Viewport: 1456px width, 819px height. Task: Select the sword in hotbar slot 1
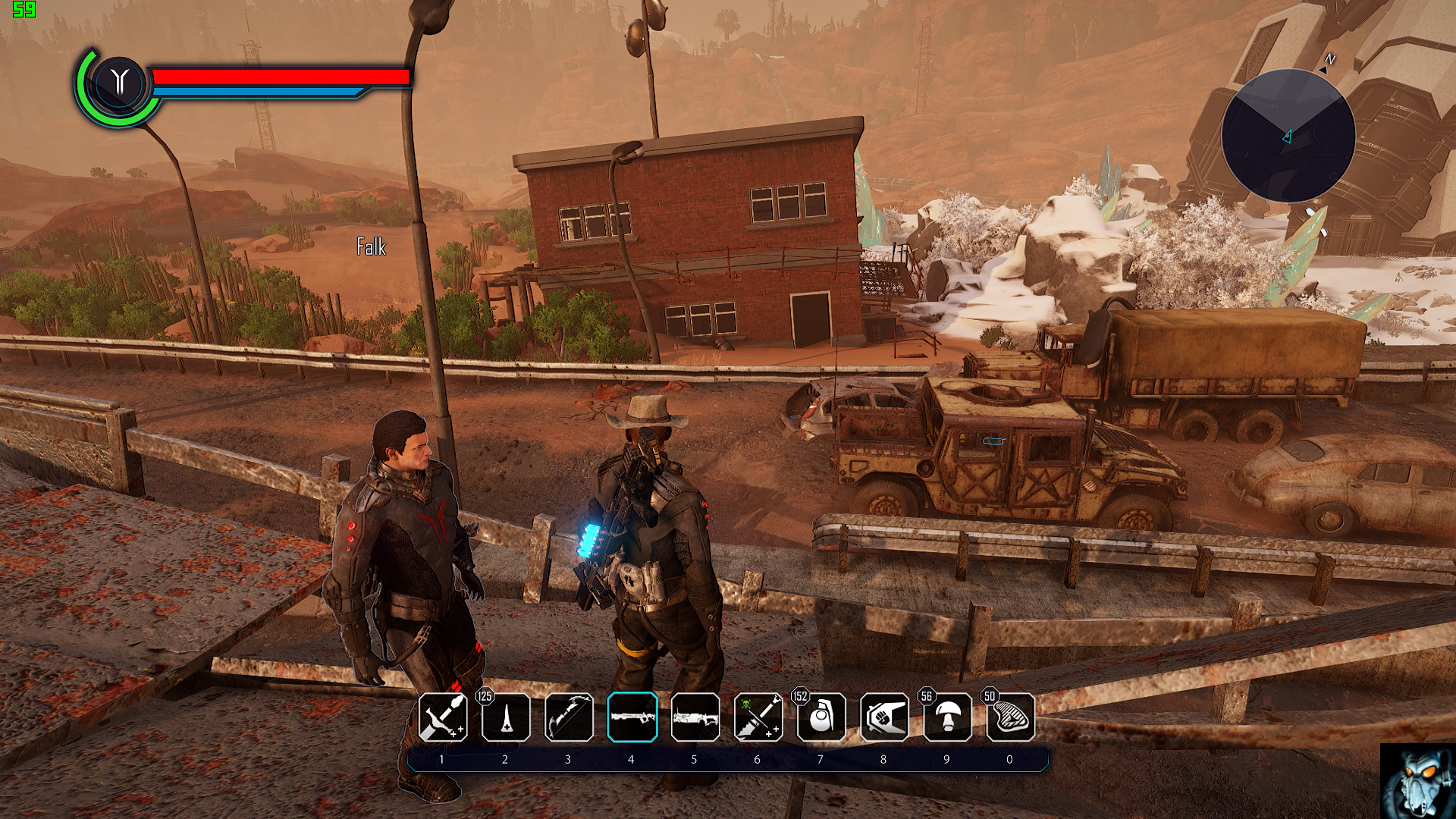(443, 717)
